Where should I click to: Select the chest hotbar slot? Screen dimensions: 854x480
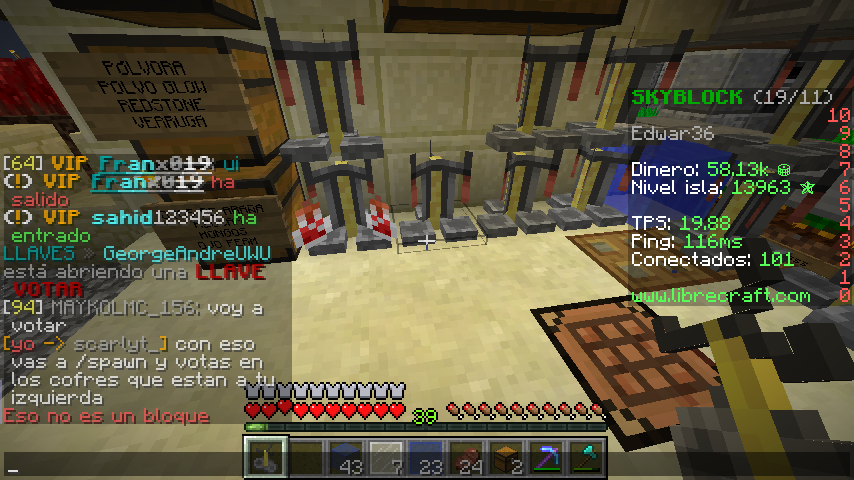[x=507, y=459]
